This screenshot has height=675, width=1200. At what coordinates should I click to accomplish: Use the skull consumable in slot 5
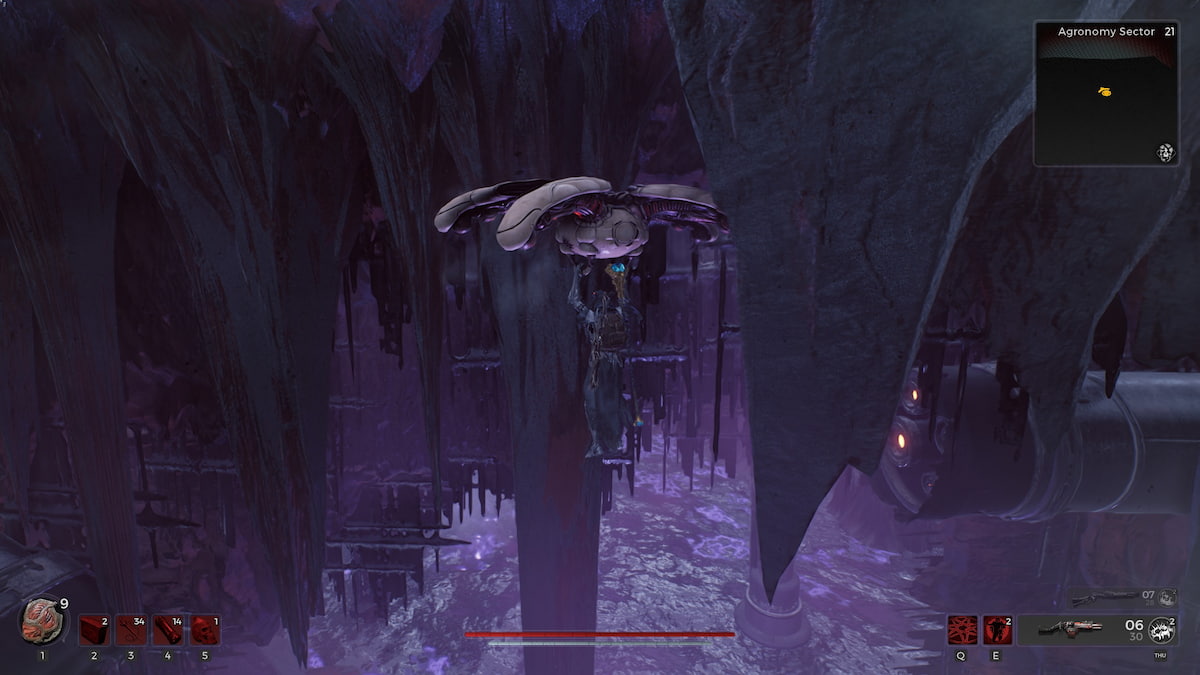[x=206, y=631]
